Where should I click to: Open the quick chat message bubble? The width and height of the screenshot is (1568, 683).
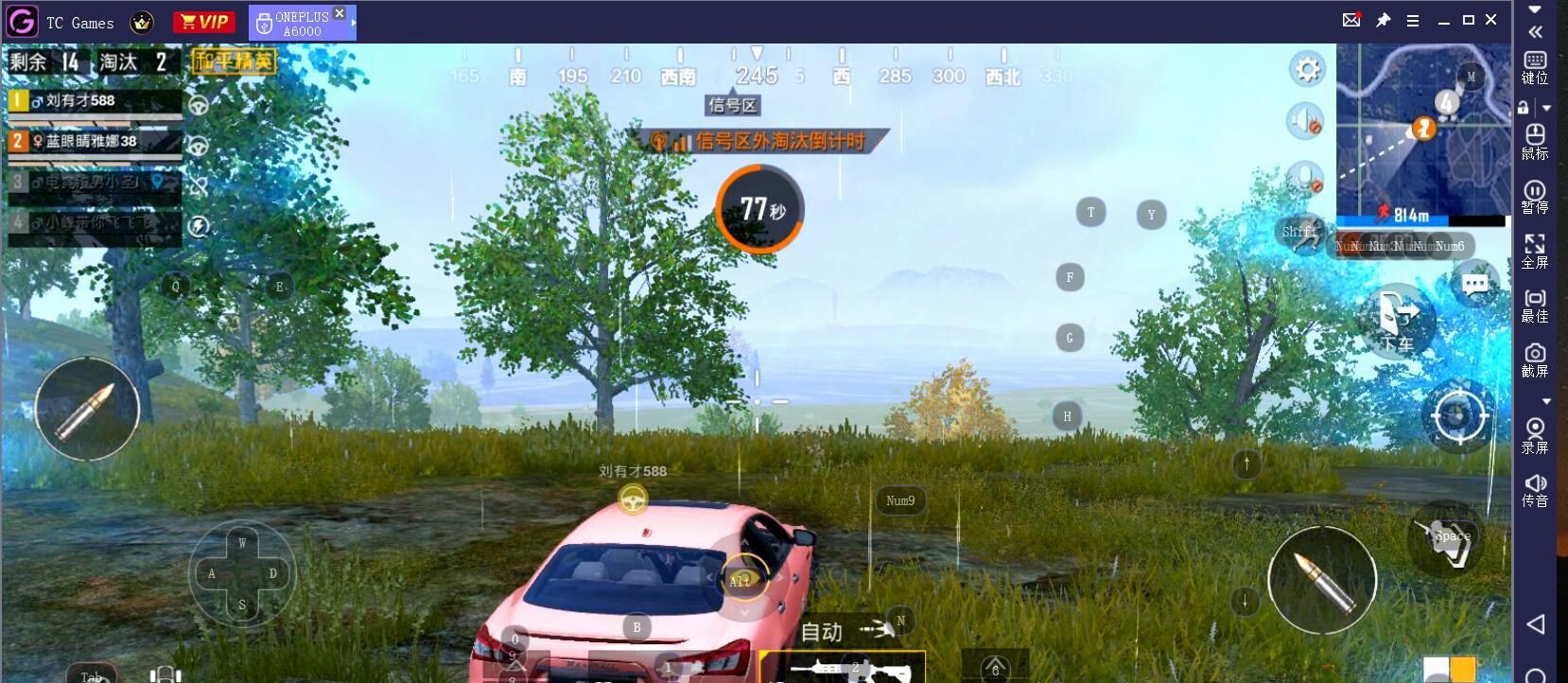tap(1474, 284)
